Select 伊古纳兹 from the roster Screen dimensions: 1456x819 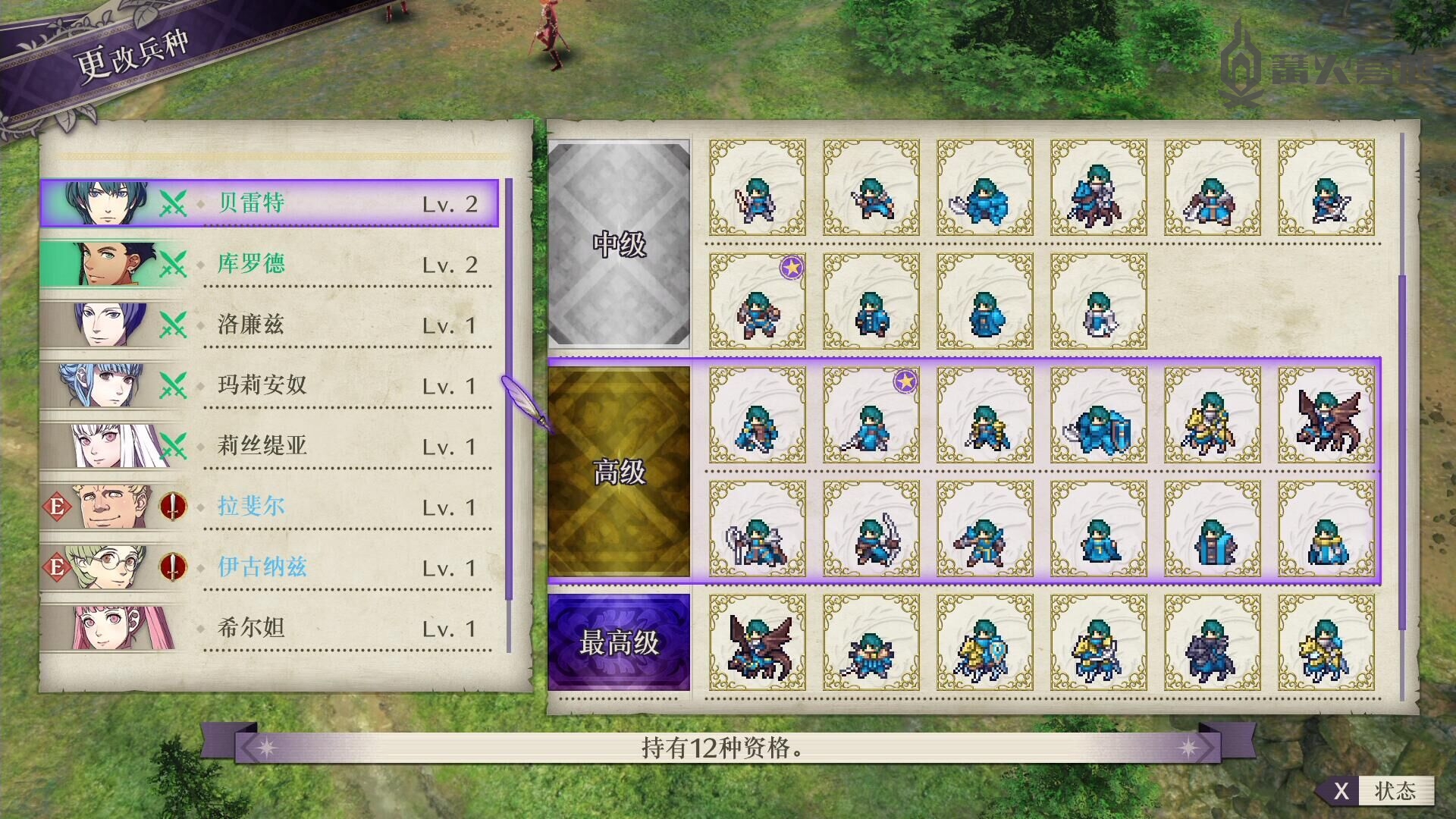tap(269, 567)
